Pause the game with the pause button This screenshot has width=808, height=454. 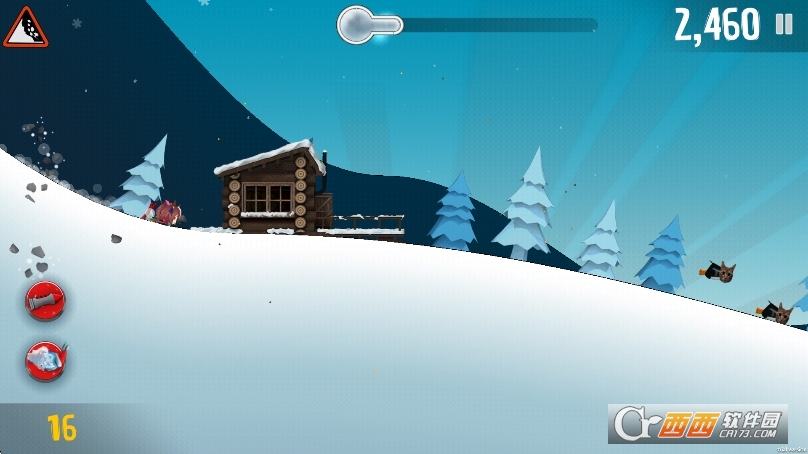click(x=784, y=26)
